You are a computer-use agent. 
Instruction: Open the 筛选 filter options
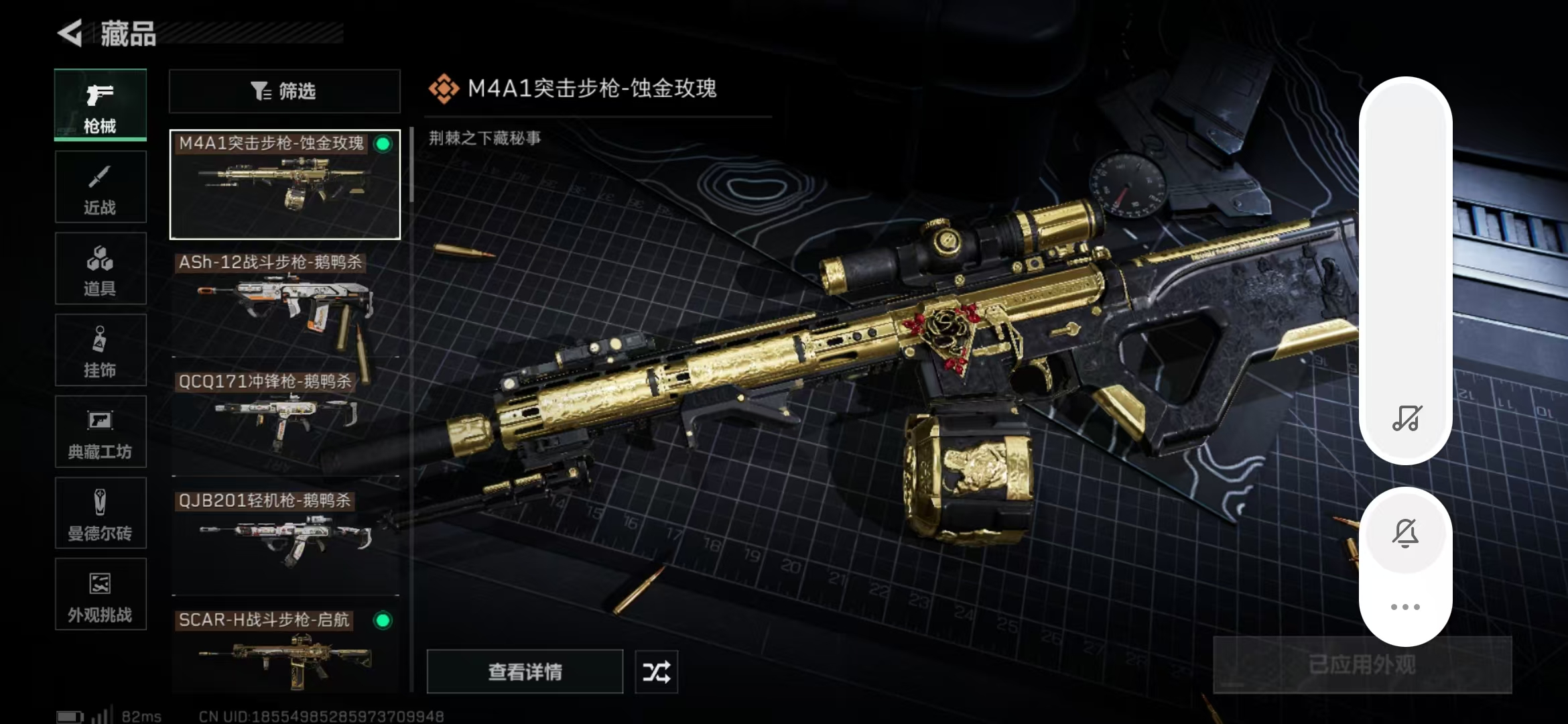[285, 91]
